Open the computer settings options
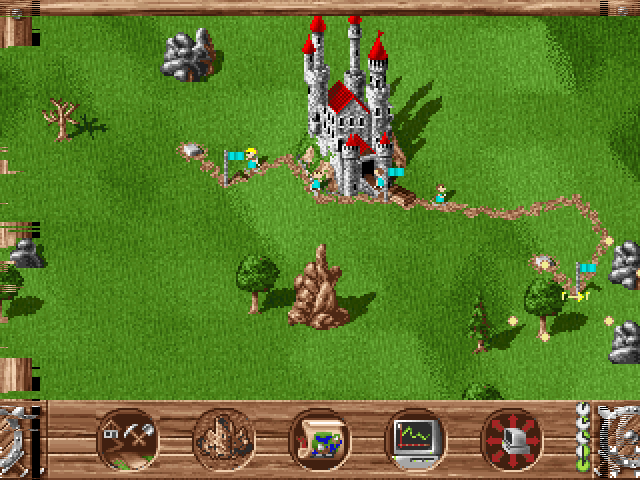Image resolution: width=640 pixels, height=480 pixels. point(512,439)
